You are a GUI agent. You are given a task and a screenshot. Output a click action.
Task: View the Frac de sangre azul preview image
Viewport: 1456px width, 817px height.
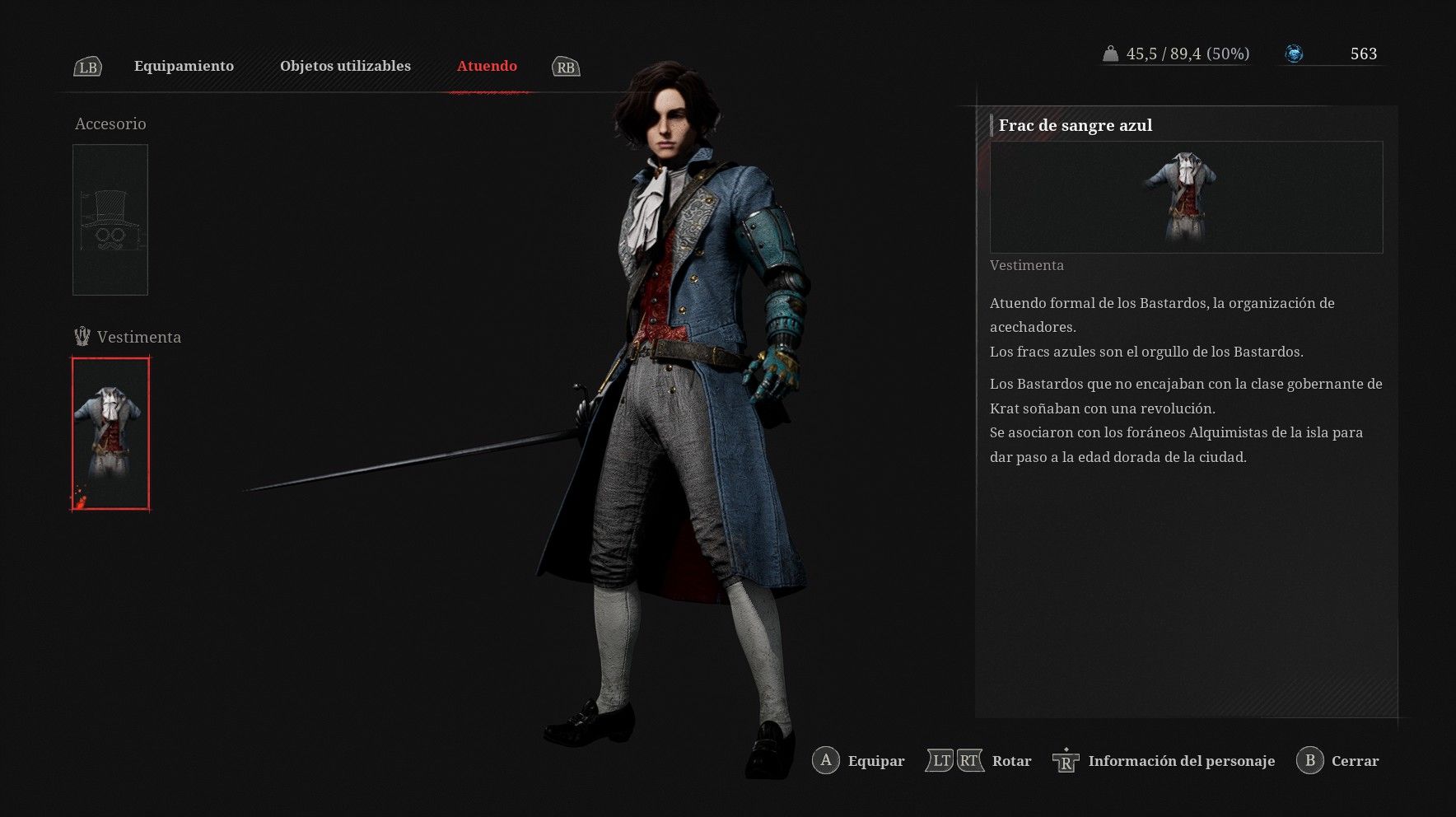[1185, 197]
